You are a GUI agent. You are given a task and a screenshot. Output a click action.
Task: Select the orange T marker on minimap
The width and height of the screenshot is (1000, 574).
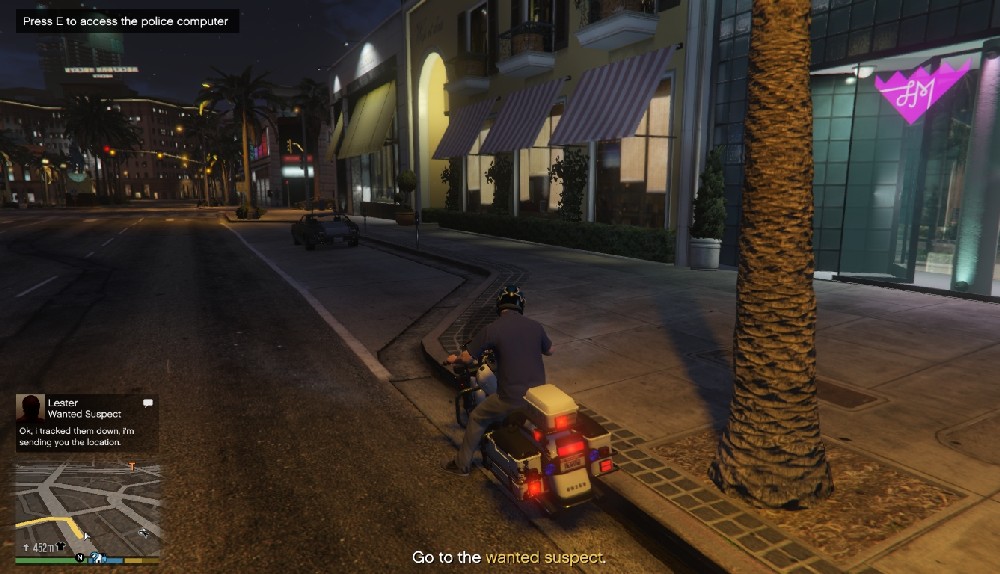click(131, 466)
